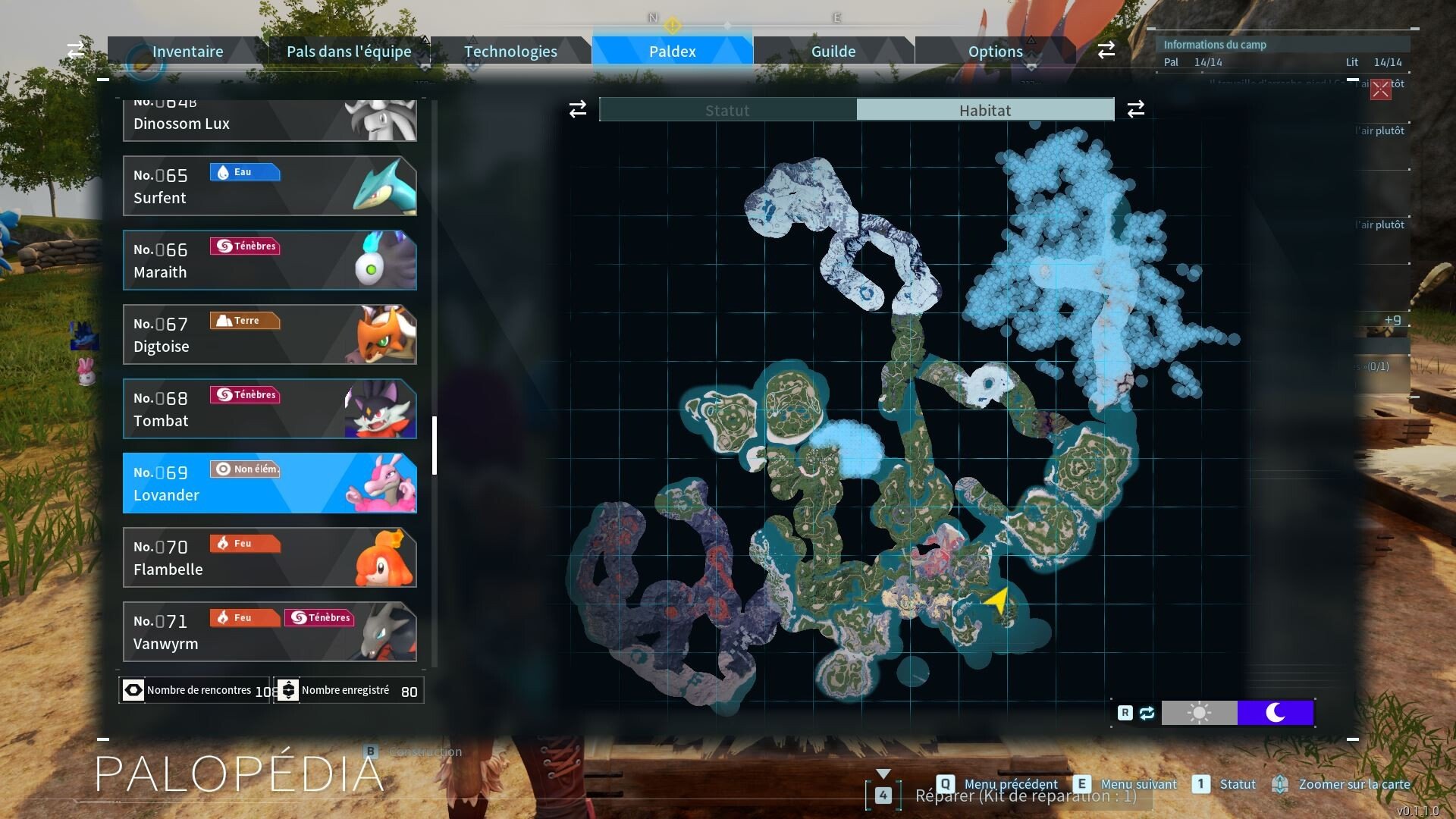Open the Technologies tab
Image resolution: width=1456 pixels, height=819 pixels.
[x=510, y=52]
